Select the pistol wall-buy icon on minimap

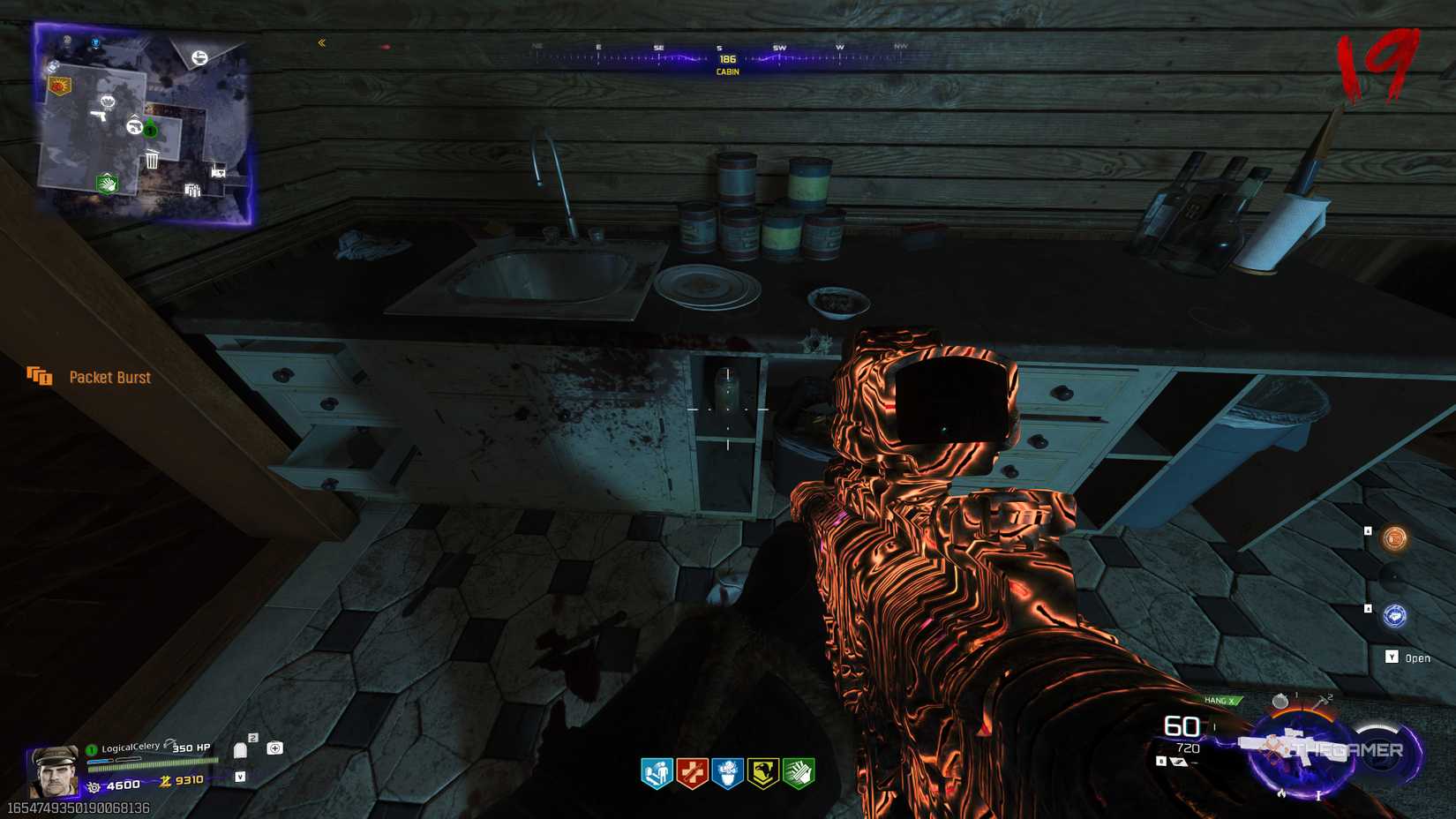(x=99, y=116)
